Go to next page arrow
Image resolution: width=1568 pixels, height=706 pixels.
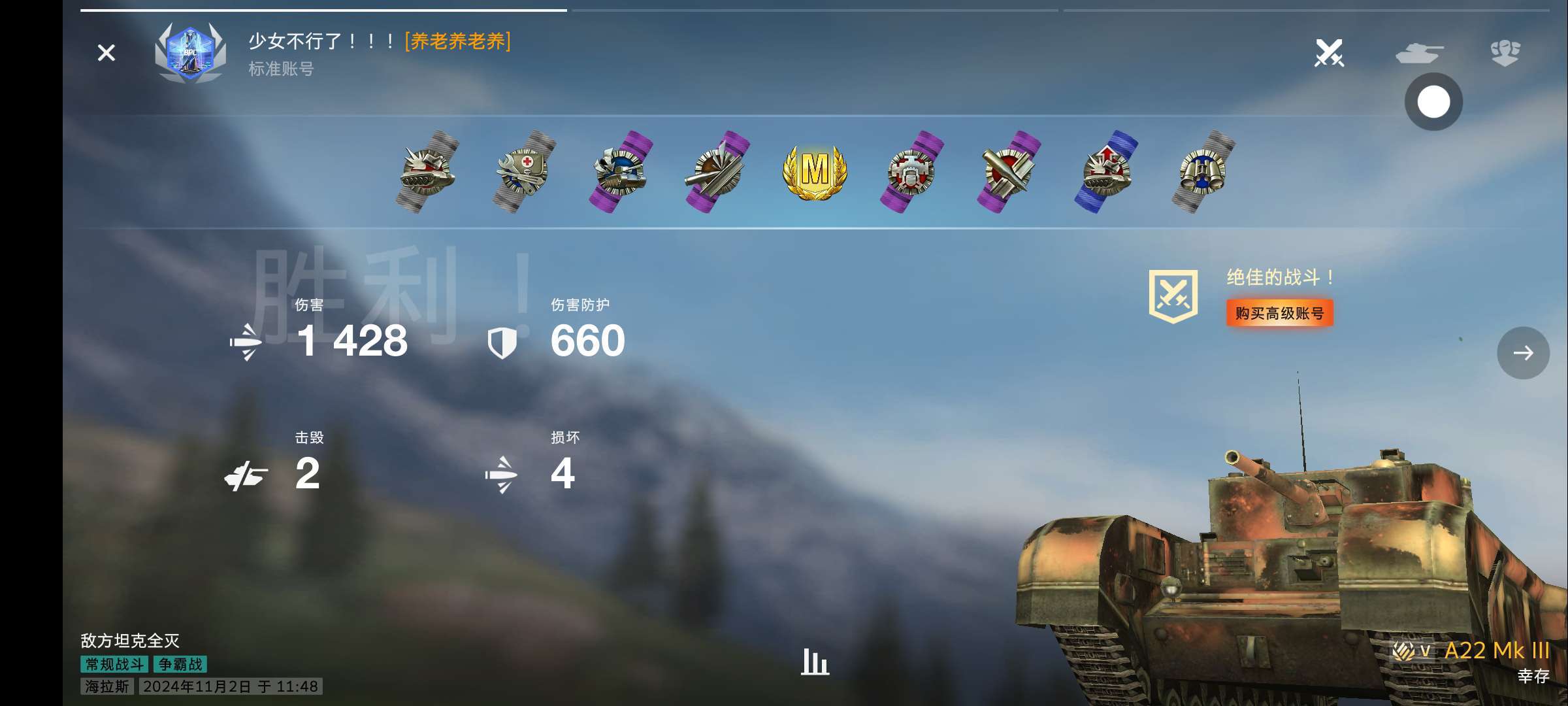tap(1523, 353)
